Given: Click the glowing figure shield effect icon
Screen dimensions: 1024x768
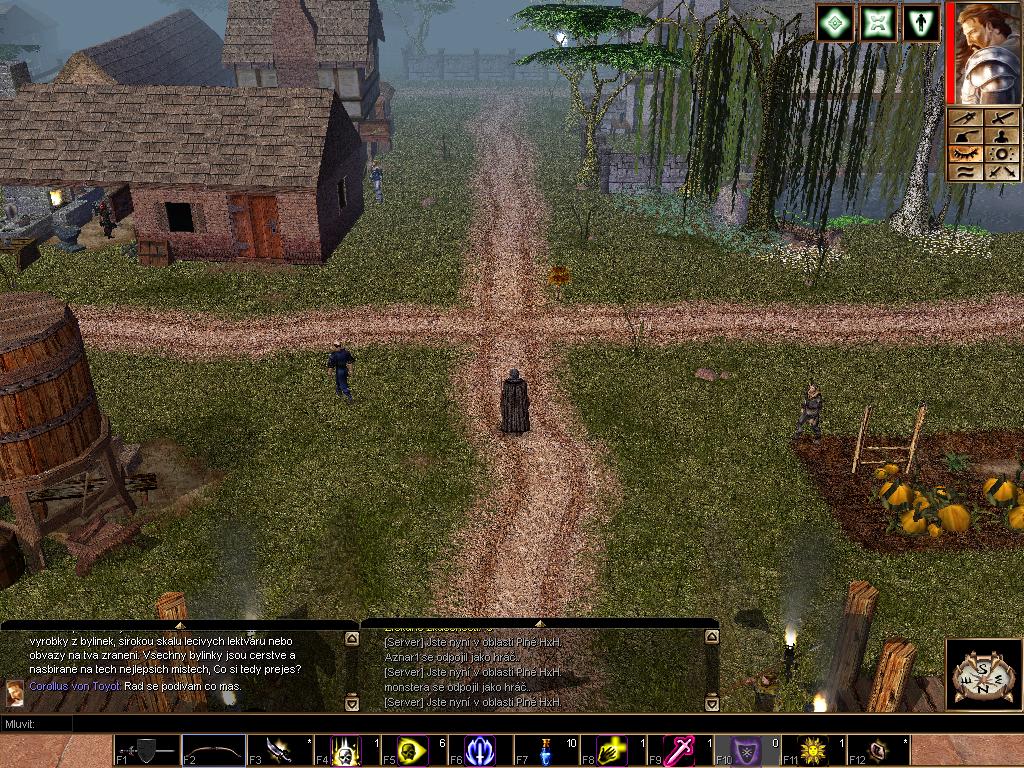Looking at the screenshot, I should point(920,23).
